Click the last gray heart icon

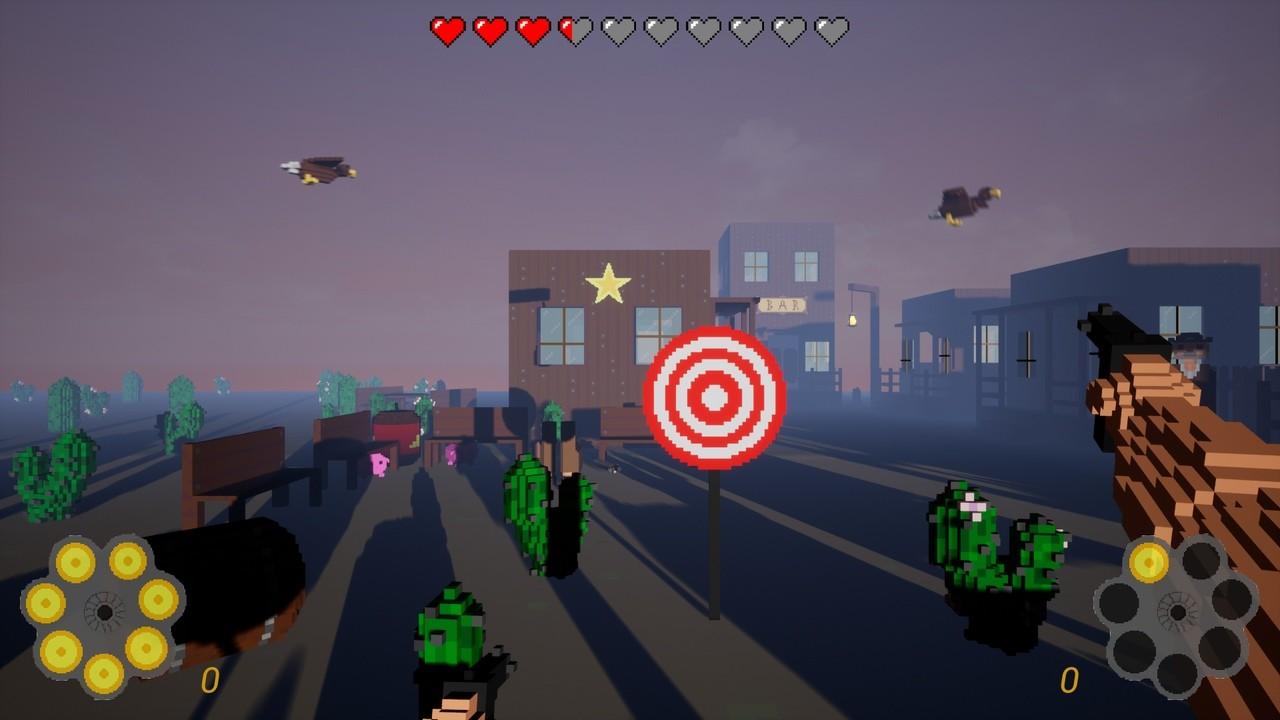(x=831, y=27)
